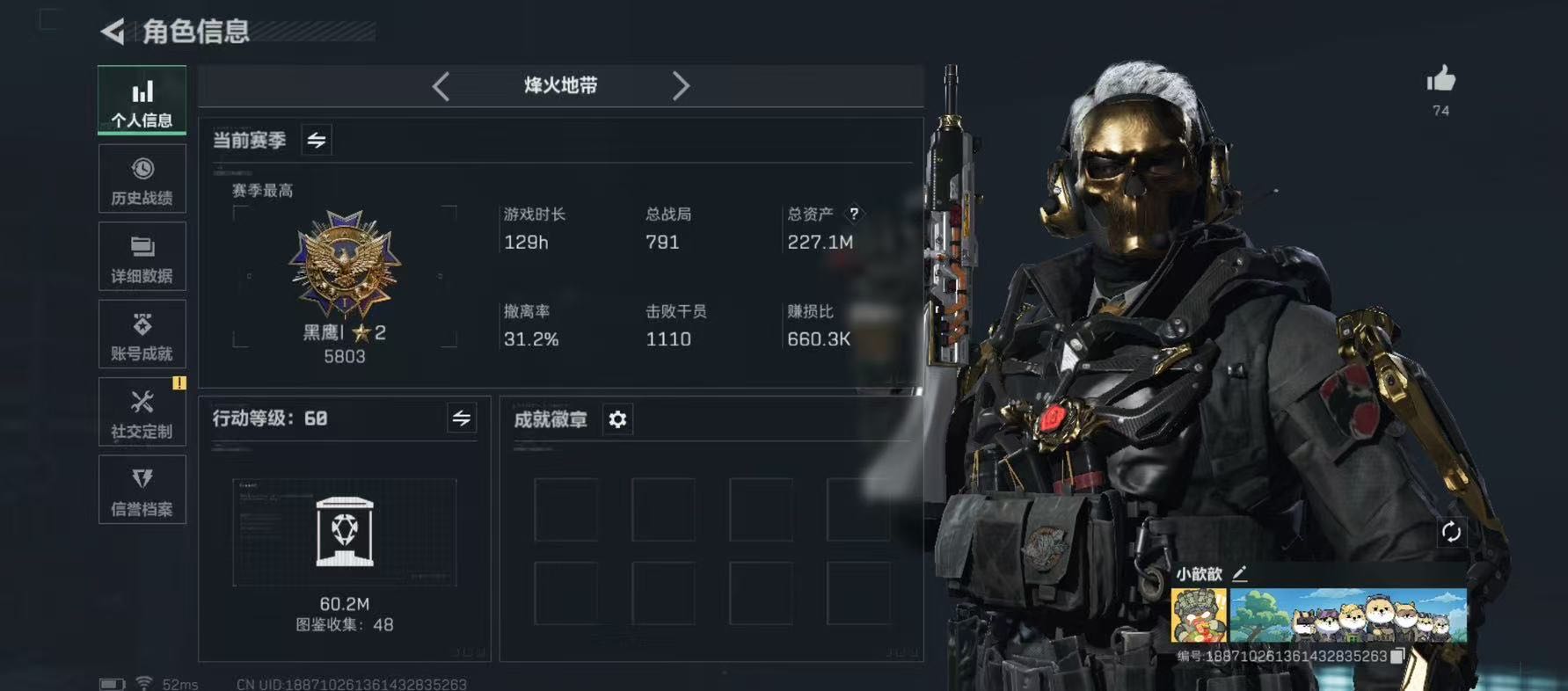Screen dimensions: 1568x691
Task: Switch to the 历史战绩 tab
Action: (x=142, y=179)
